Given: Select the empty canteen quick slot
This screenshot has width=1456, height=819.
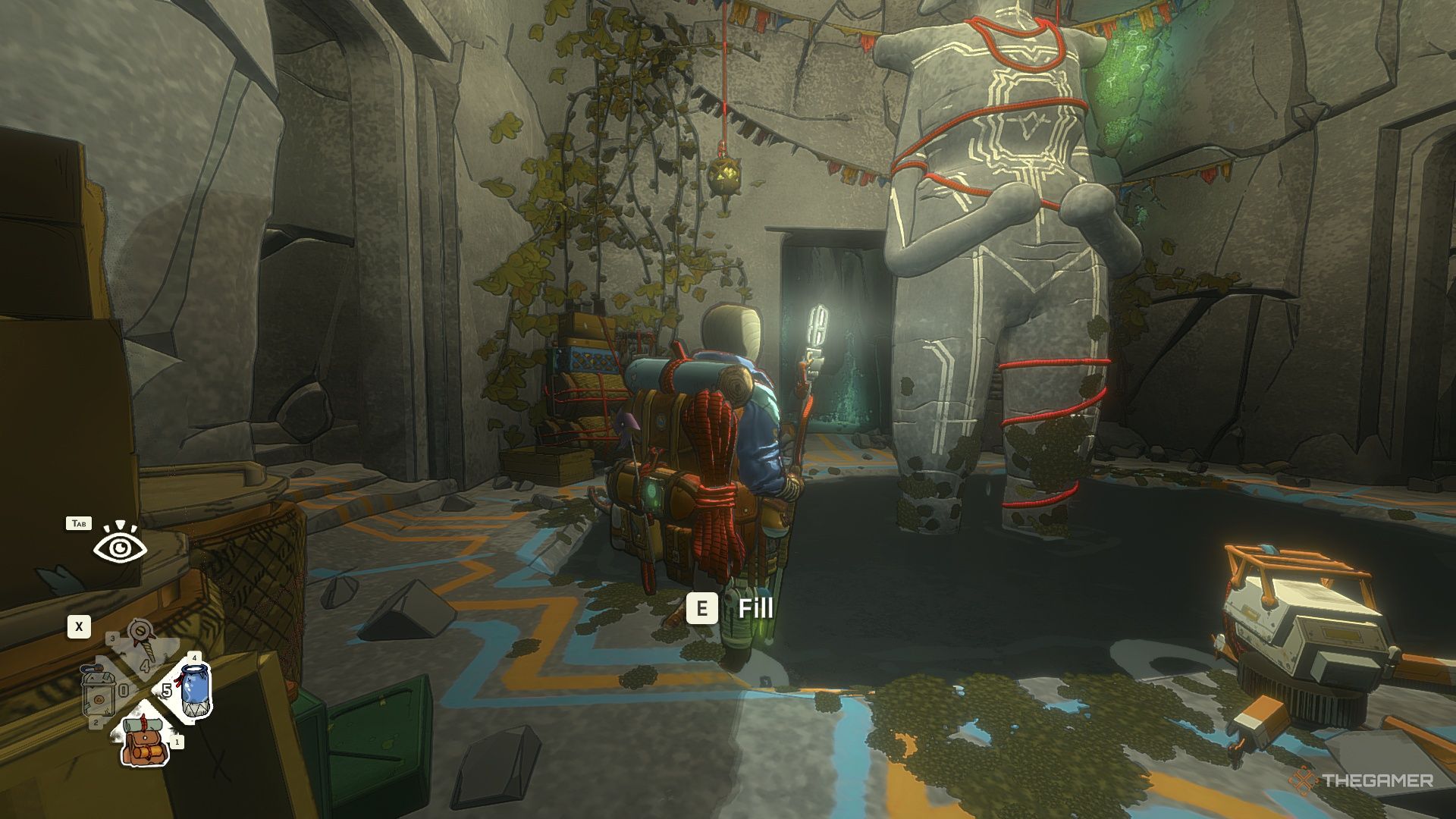Looking at the screenshot, I should click(x=98, y=692).
